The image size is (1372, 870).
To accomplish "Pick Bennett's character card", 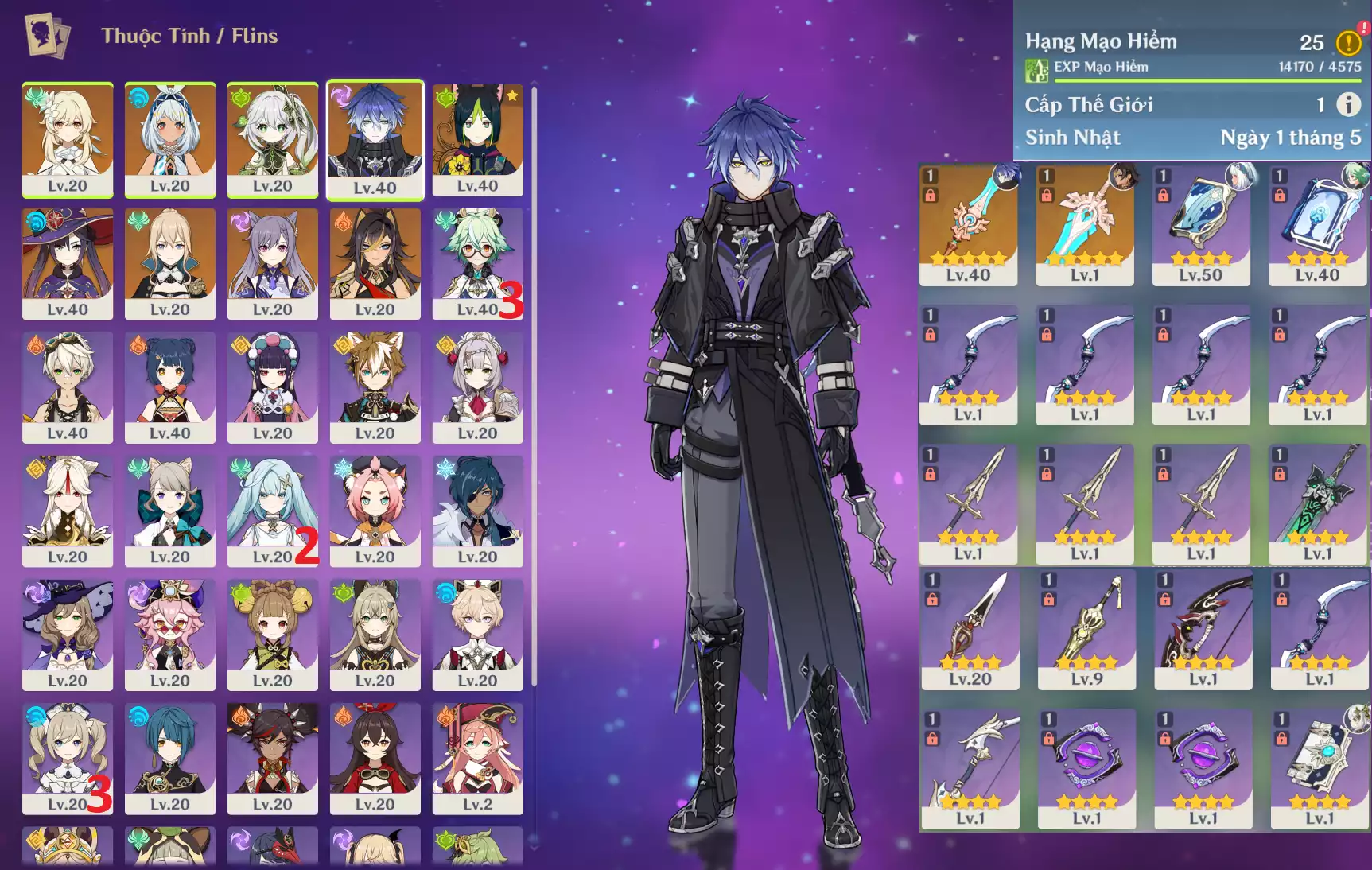I will (68, 387).
